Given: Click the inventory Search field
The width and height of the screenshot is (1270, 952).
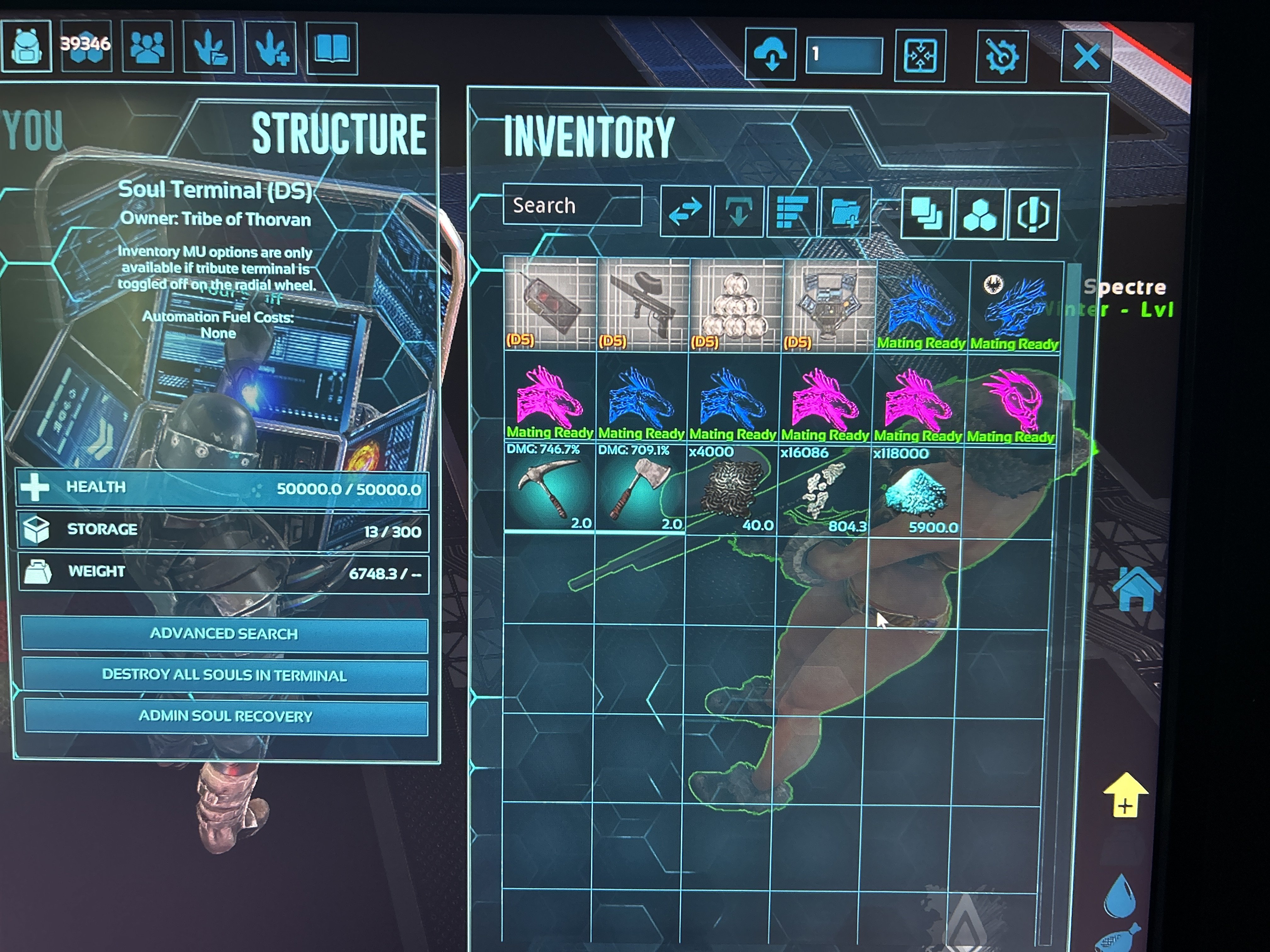Looking at the screenshot, I should coord(572,206).
